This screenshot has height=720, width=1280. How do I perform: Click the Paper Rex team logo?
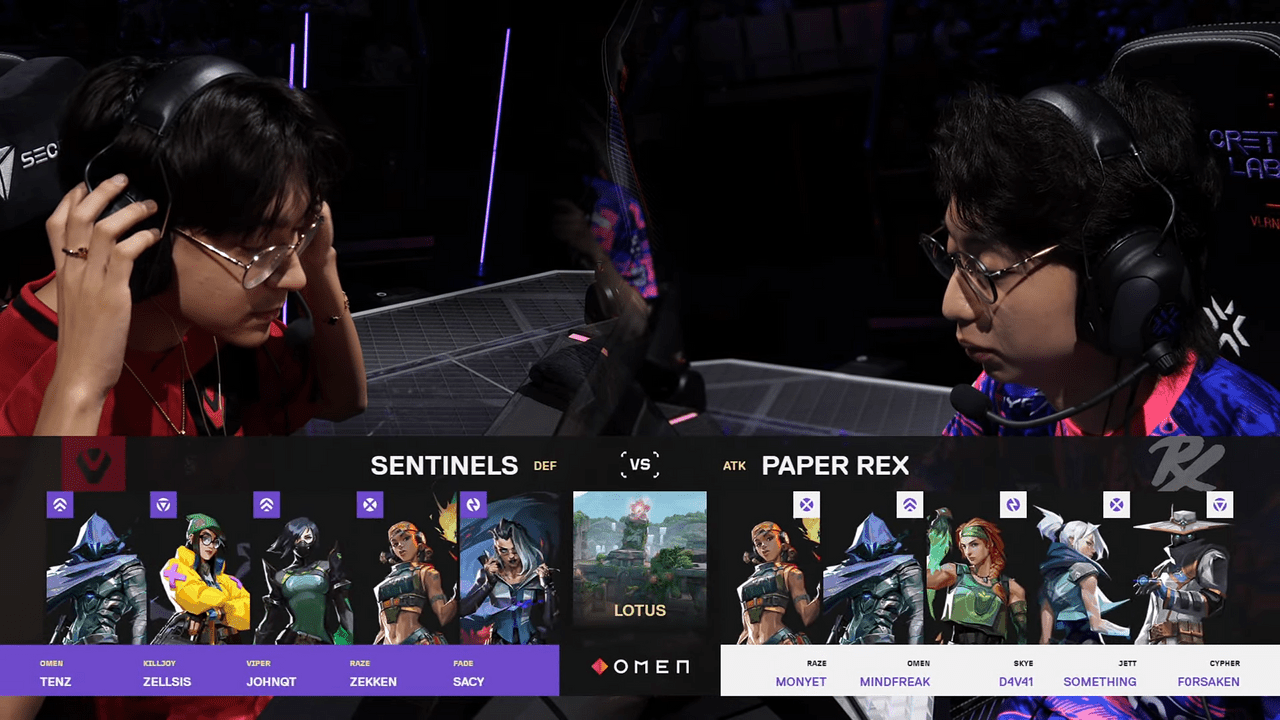pyautogui.click(x=1185, y=463)
